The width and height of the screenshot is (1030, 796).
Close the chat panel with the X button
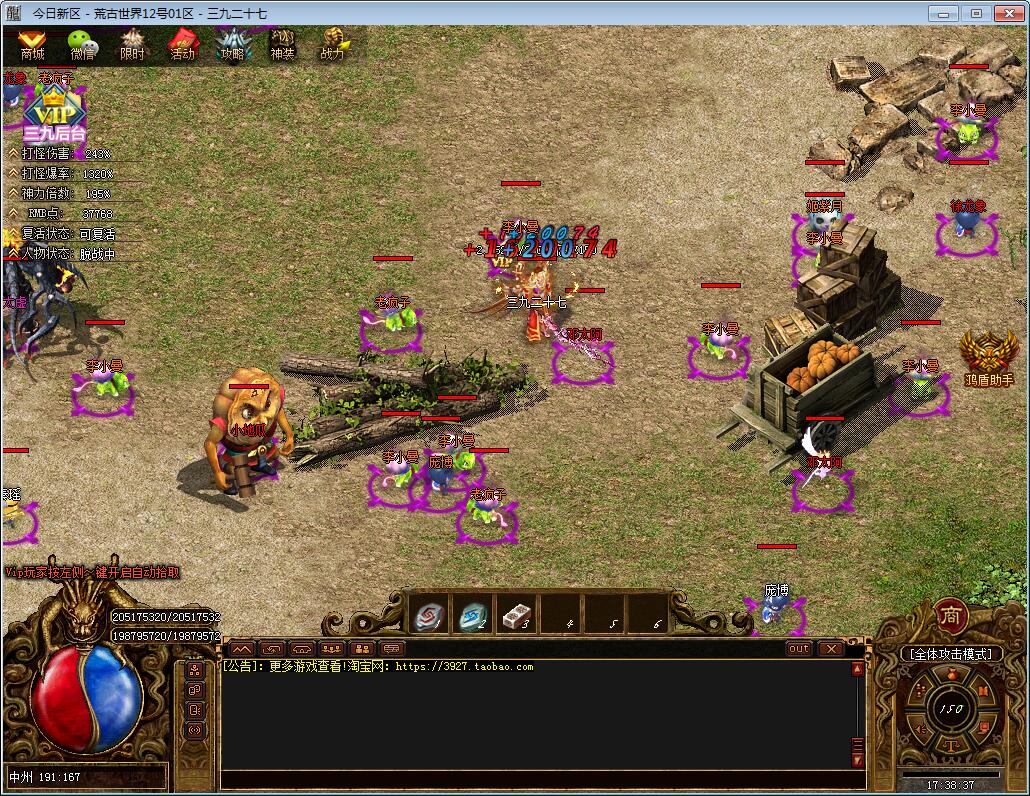pyautogui.click(x=831, y=648)
